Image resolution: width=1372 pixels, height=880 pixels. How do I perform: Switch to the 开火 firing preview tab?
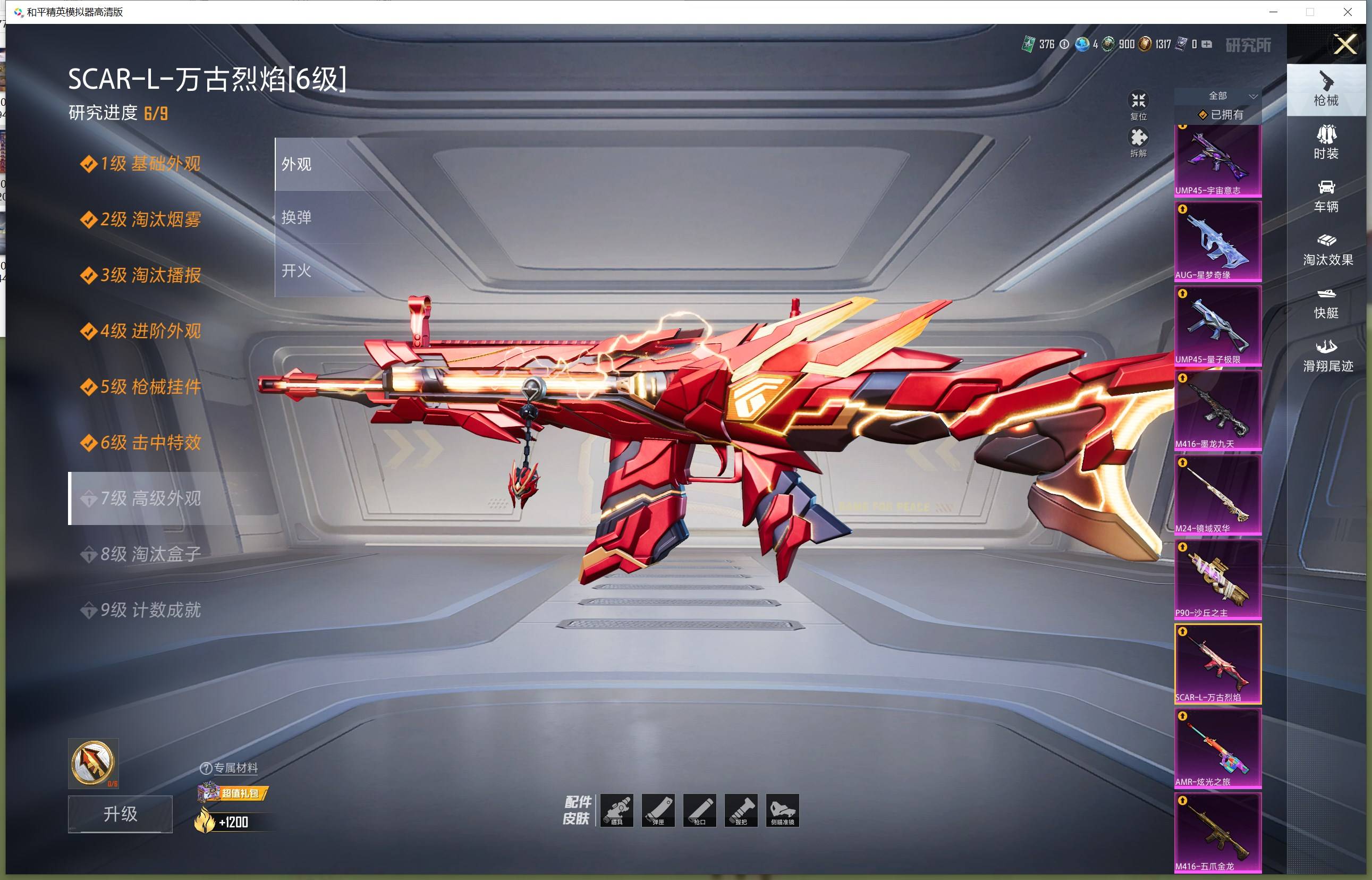point(297,270)
